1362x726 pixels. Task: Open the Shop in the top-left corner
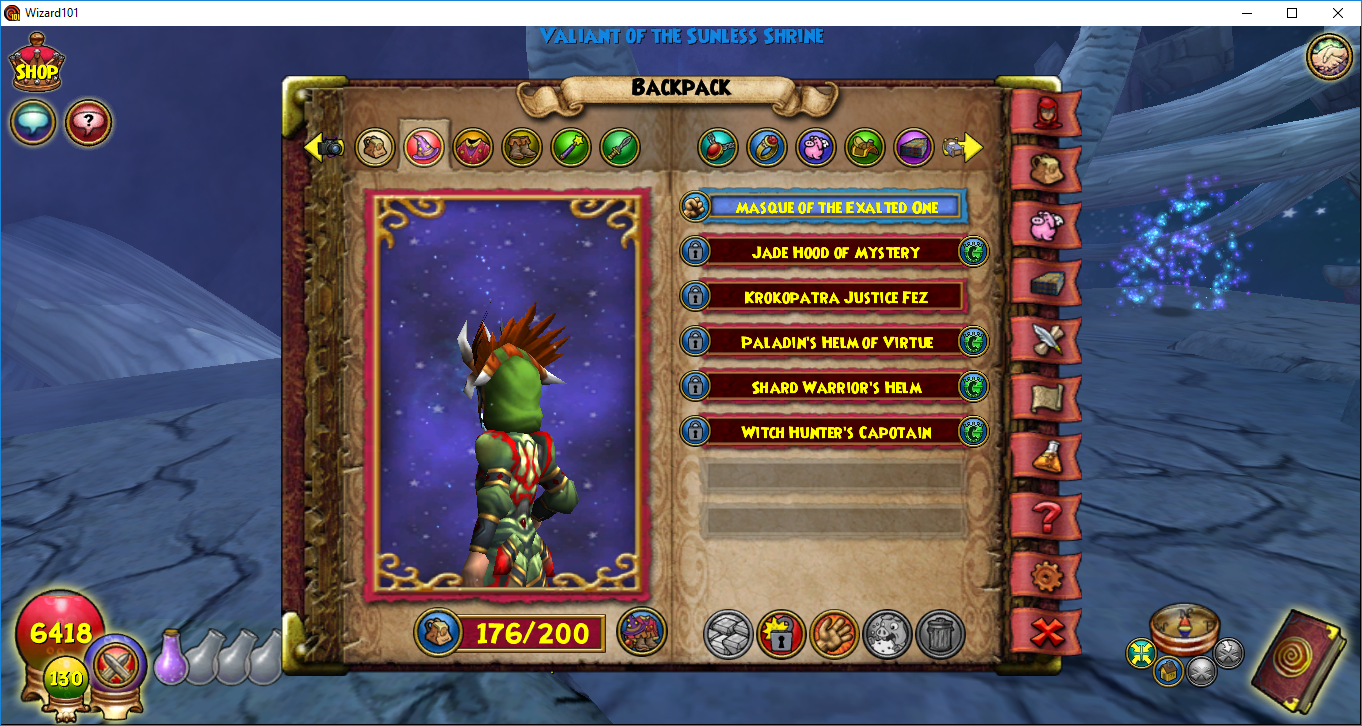(36, 63)
